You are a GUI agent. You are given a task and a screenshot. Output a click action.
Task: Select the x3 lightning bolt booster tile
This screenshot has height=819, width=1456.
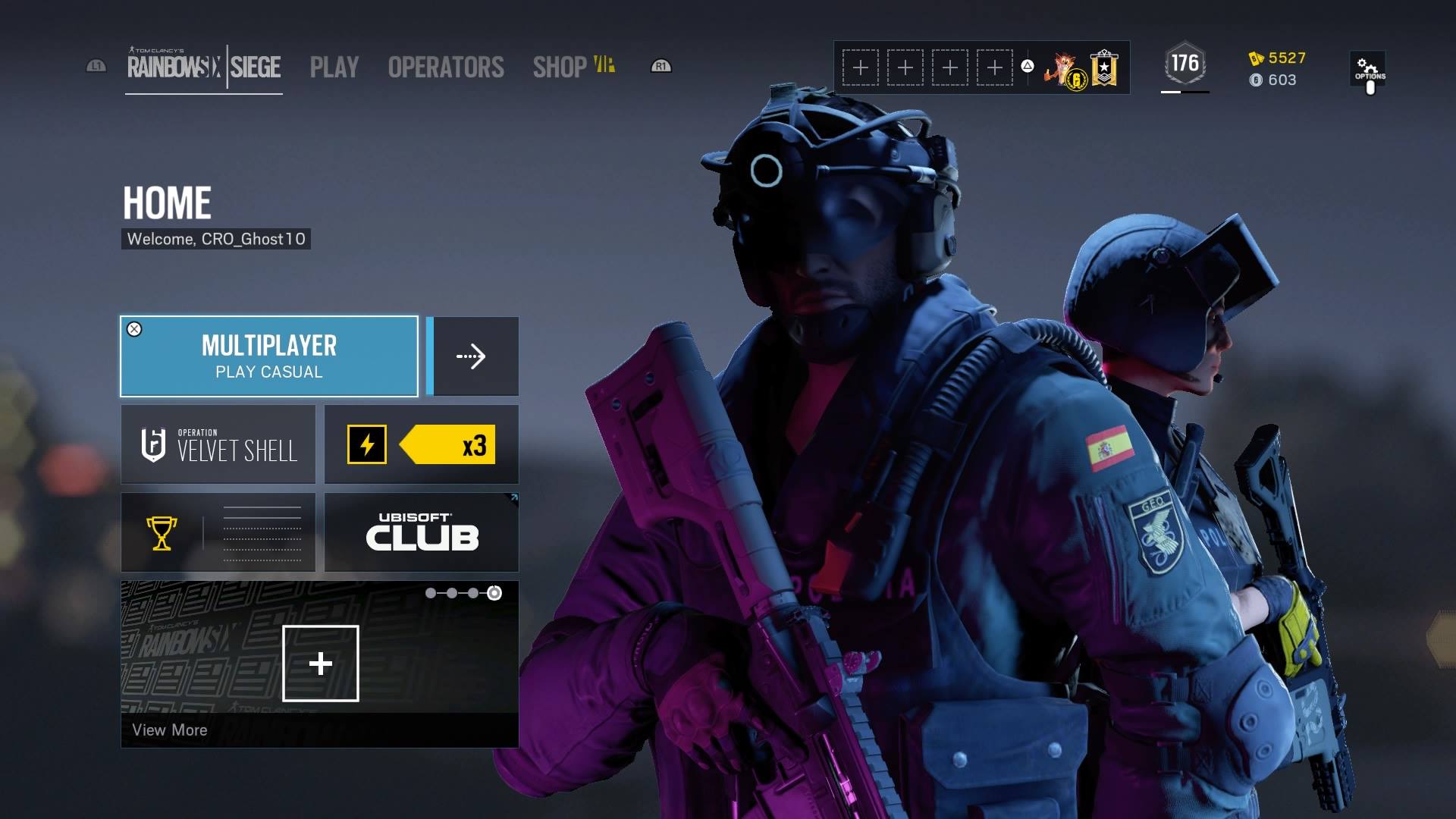pyautogui.click(x=422, y=445)
